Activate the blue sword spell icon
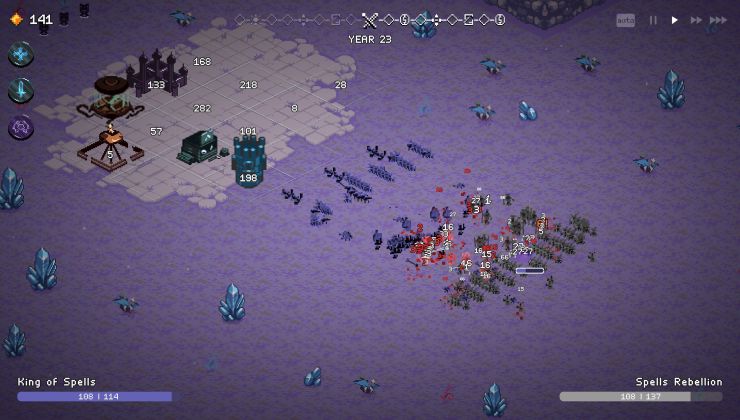740x420 pixels. pyautogui.click(x=21, y=91)
